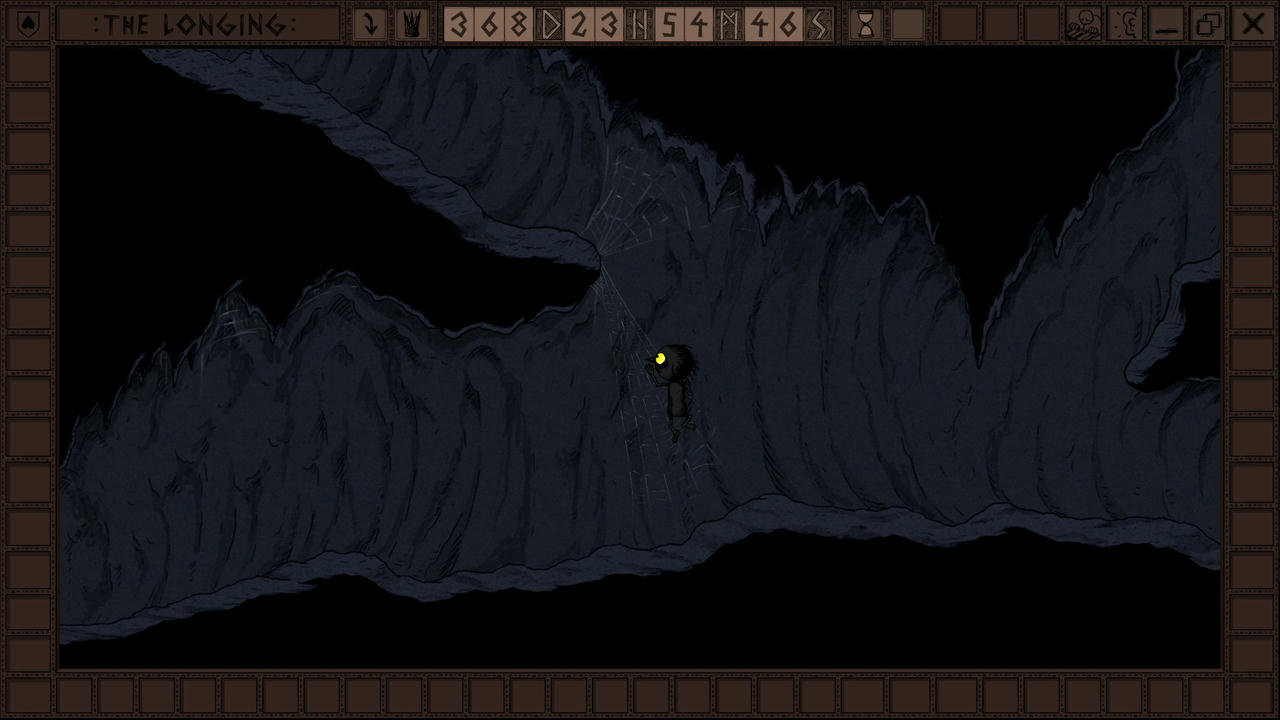Toggle the ear listening icon
The image size is (1280, 720).
coord(1126,24)
